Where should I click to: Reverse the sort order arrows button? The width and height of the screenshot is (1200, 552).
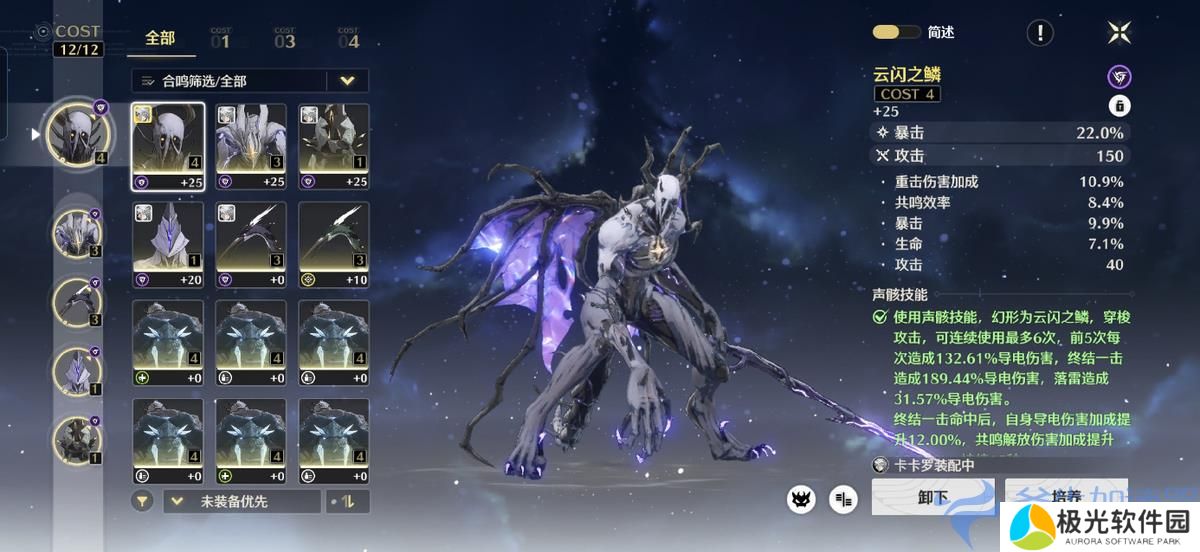pos(348,501)
